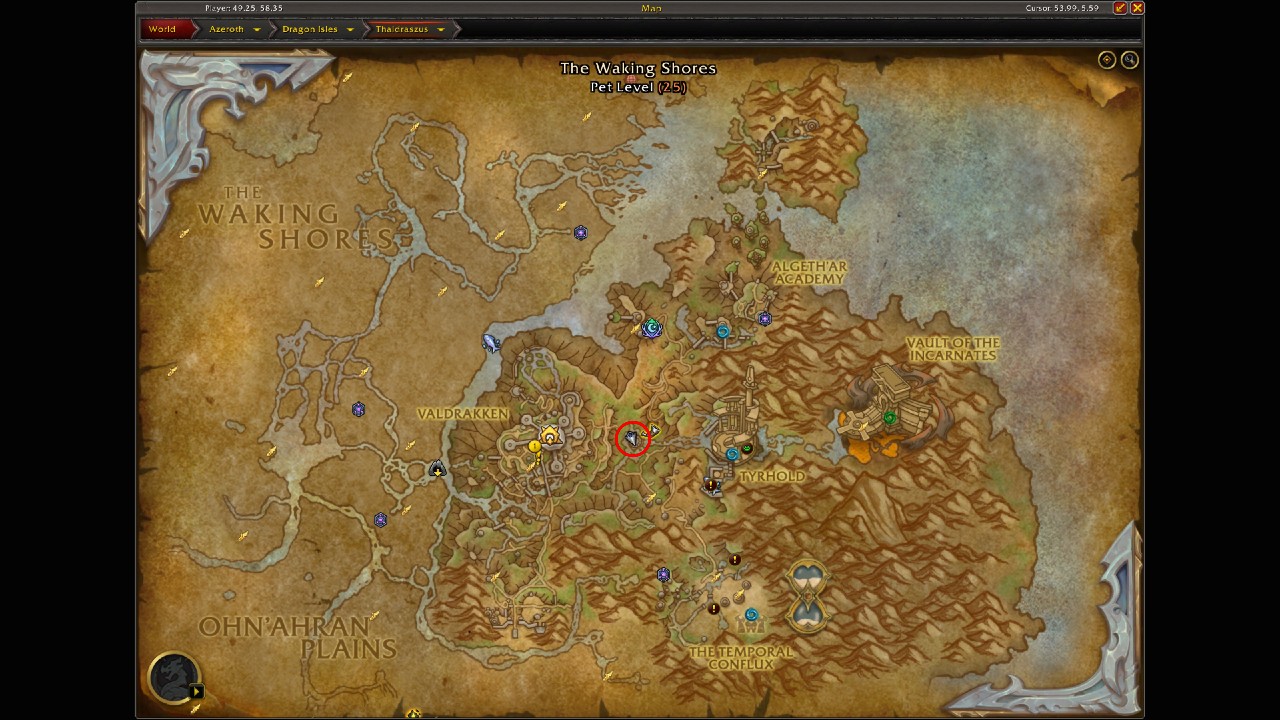
Task: Click the yellow quest exclamation near the Temporal Conflux
Action: click(714, 607)
